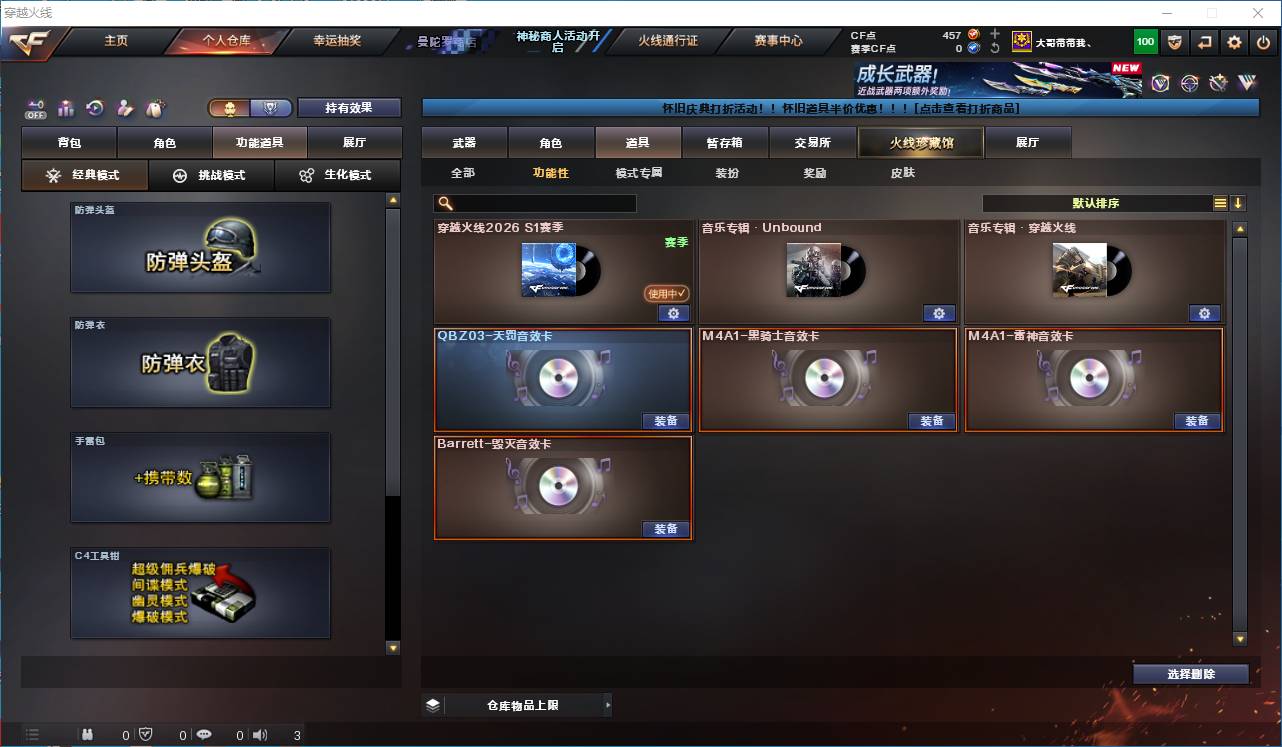Open the chat message bubble icon

click(204, 736)
